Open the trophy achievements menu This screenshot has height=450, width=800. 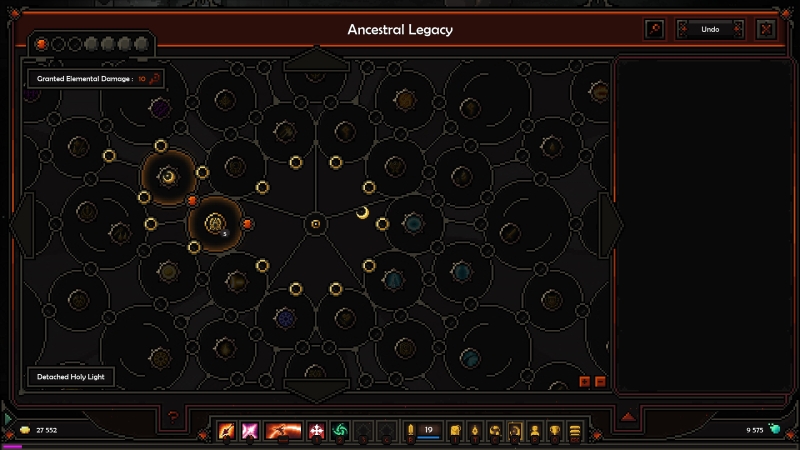pos(555,431)
